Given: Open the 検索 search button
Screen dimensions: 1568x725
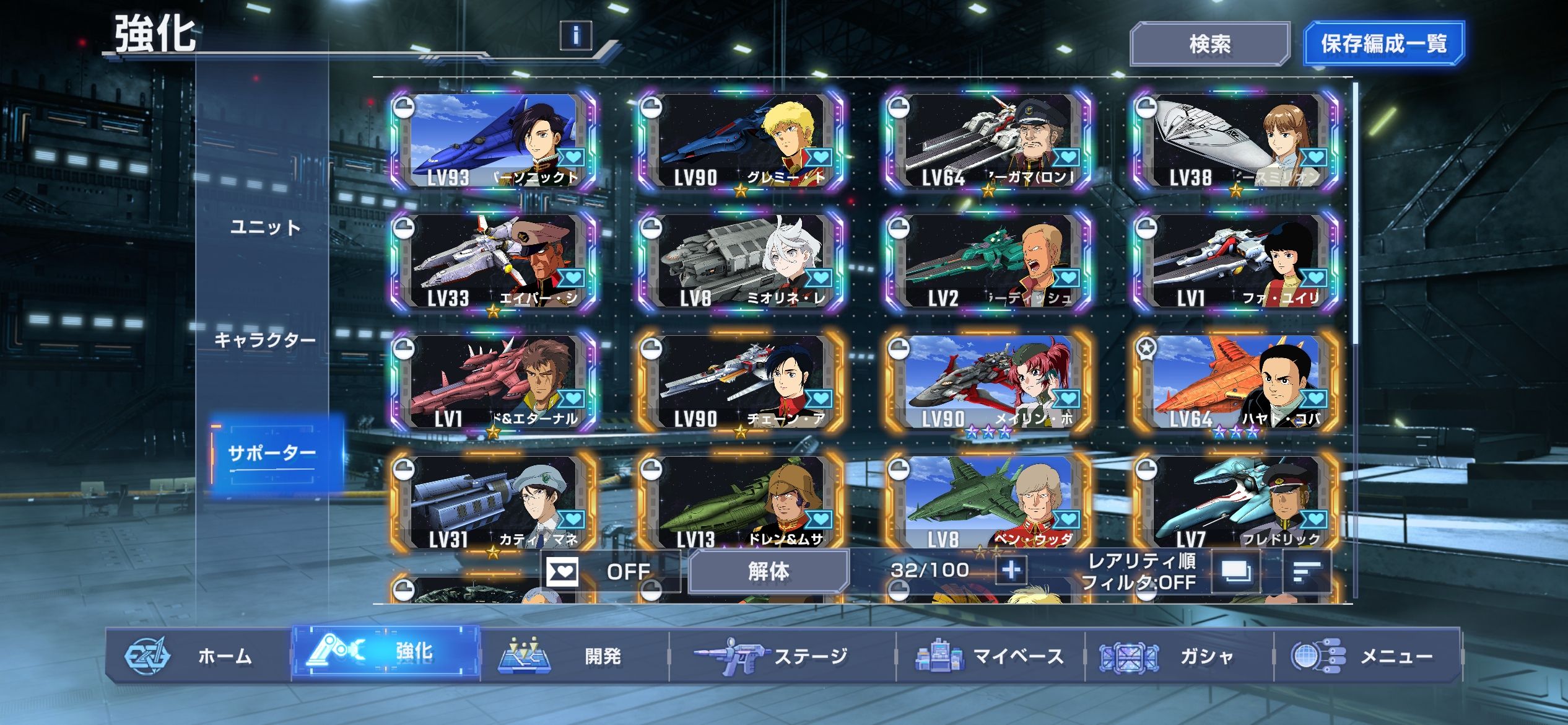Looking at the screenshot, I should (1209, 43).
